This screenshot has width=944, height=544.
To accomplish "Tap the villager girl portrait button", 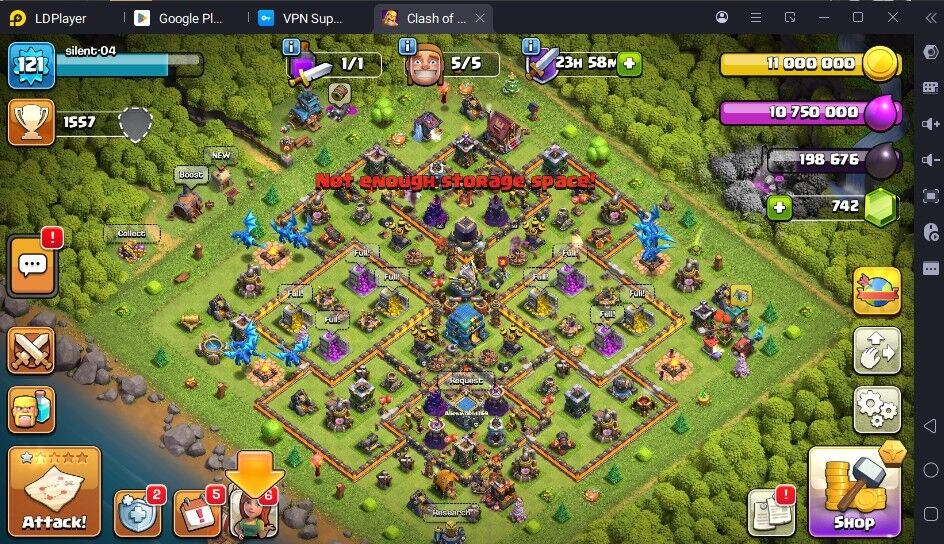I will (x=254, y=513).
